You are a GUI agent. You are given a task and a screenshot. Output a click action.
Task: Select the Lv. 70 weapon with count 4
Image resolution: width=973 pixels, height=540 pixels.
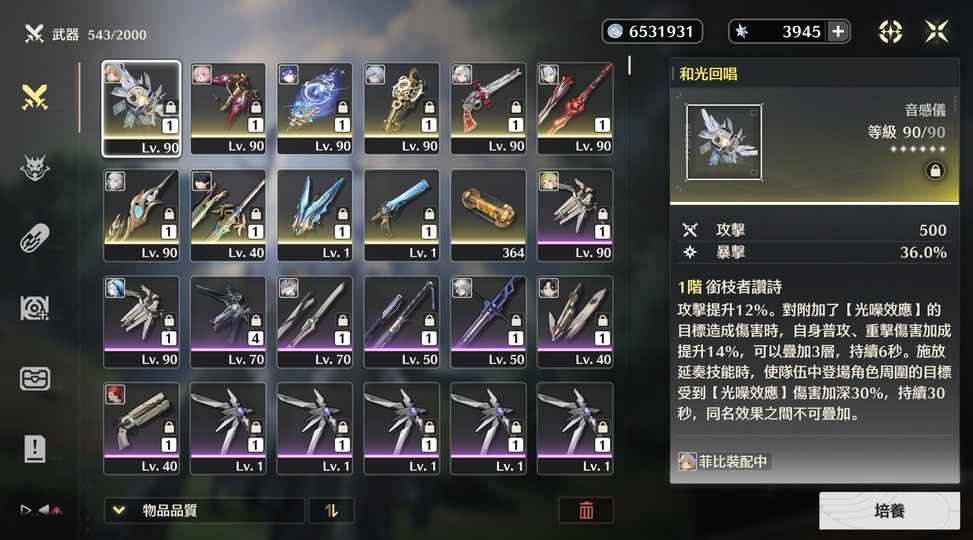point(228,322)
